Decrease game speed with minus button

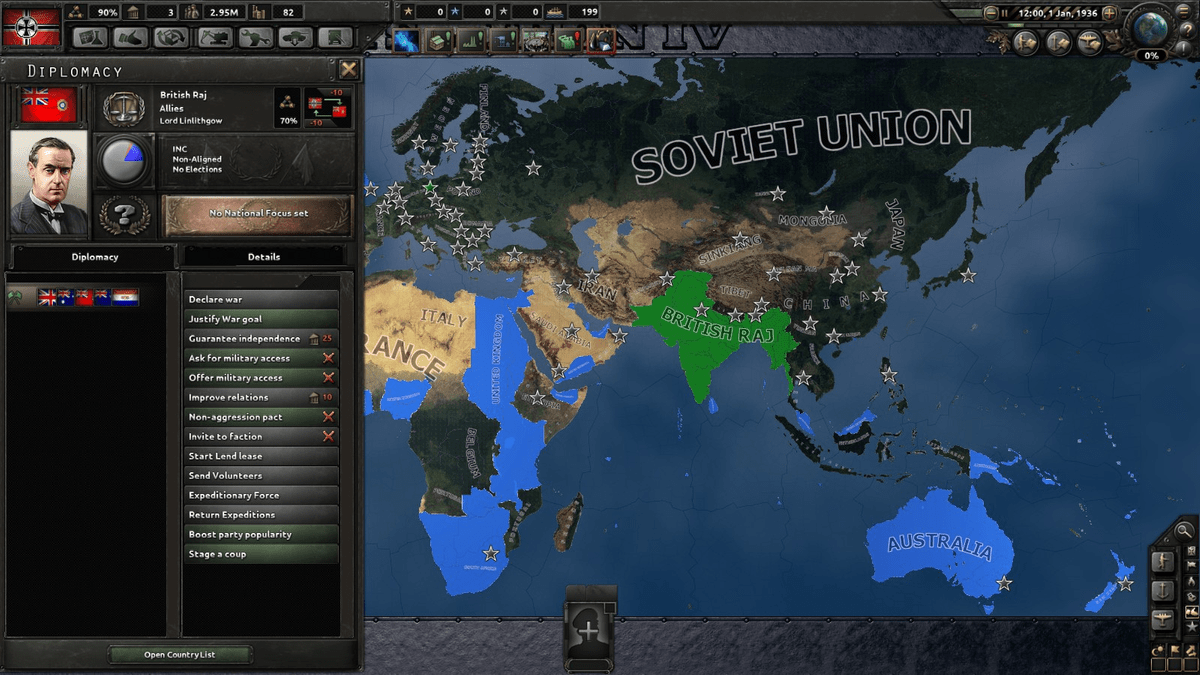[991, 13]
